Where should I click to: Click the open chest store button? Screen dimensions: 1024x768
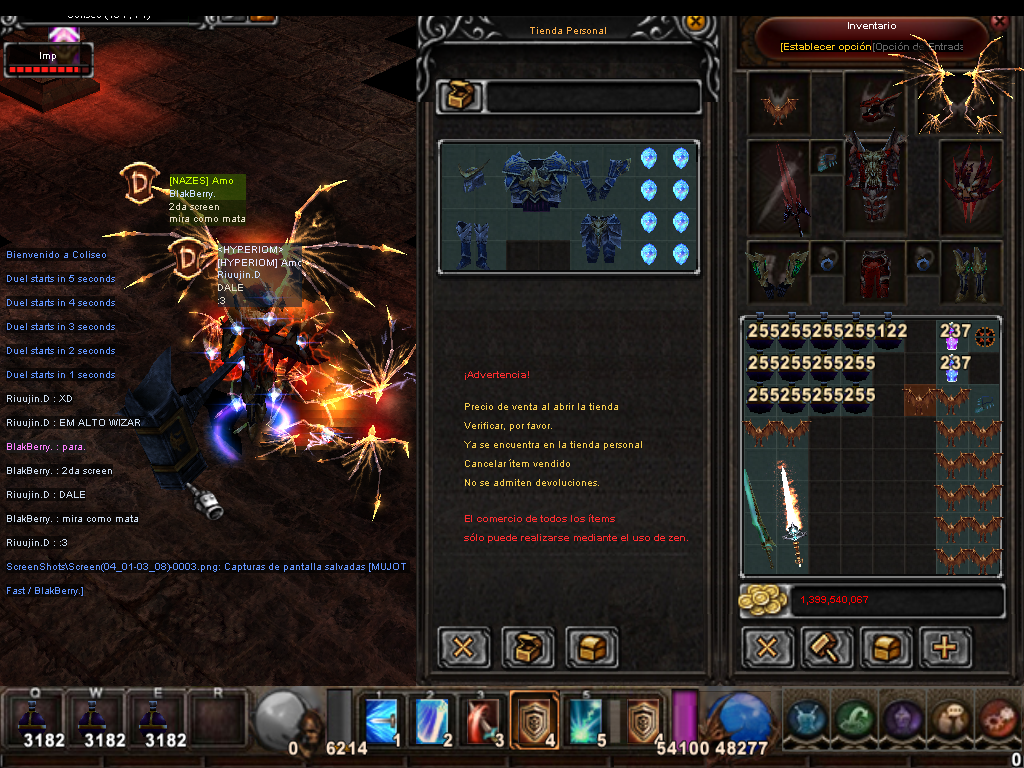(x=528, y=647)
